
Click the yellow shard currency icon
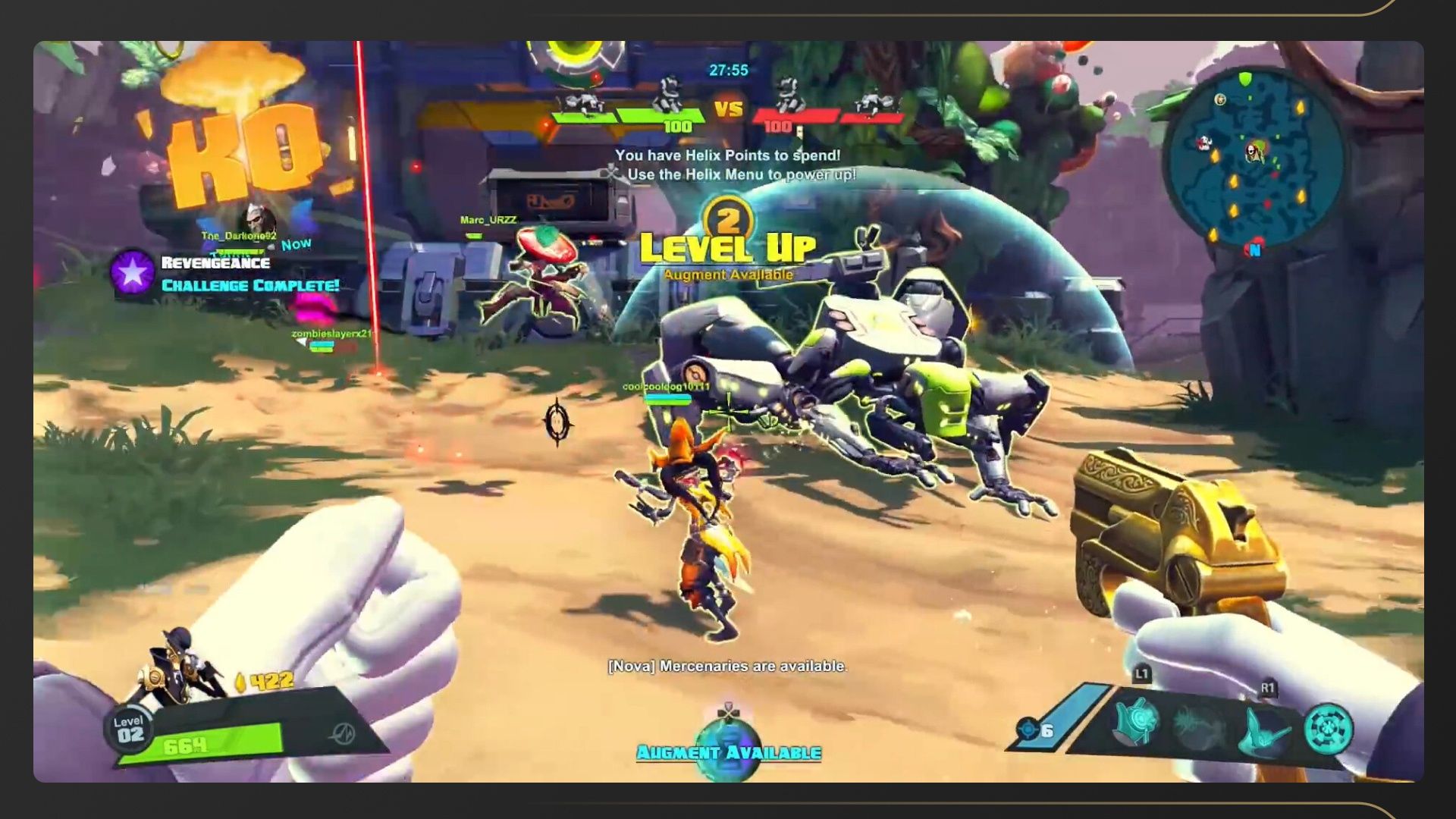click(x=240, y=682)
